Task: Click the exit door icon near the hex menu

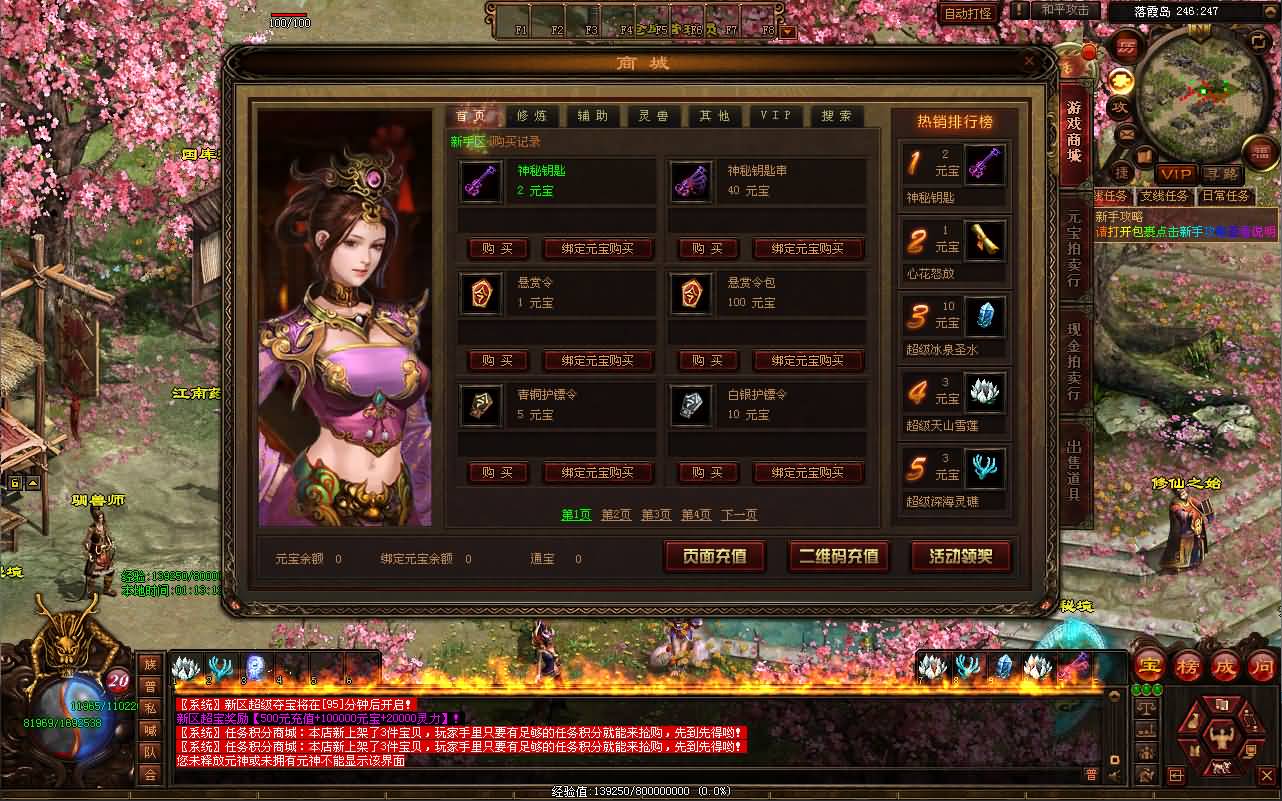Action: (x=1176, y=775)
